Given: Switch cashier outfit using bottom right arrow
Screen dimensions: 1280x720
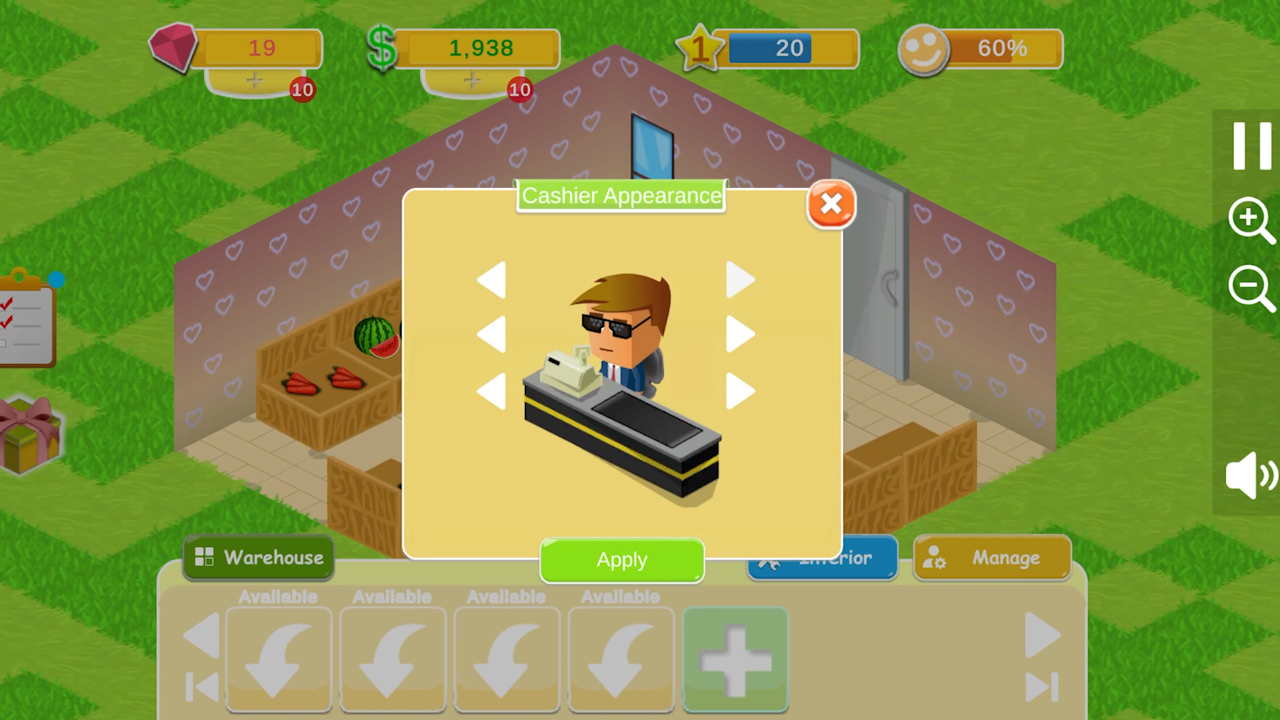Looking at the screenshot, I should point(739,392).
